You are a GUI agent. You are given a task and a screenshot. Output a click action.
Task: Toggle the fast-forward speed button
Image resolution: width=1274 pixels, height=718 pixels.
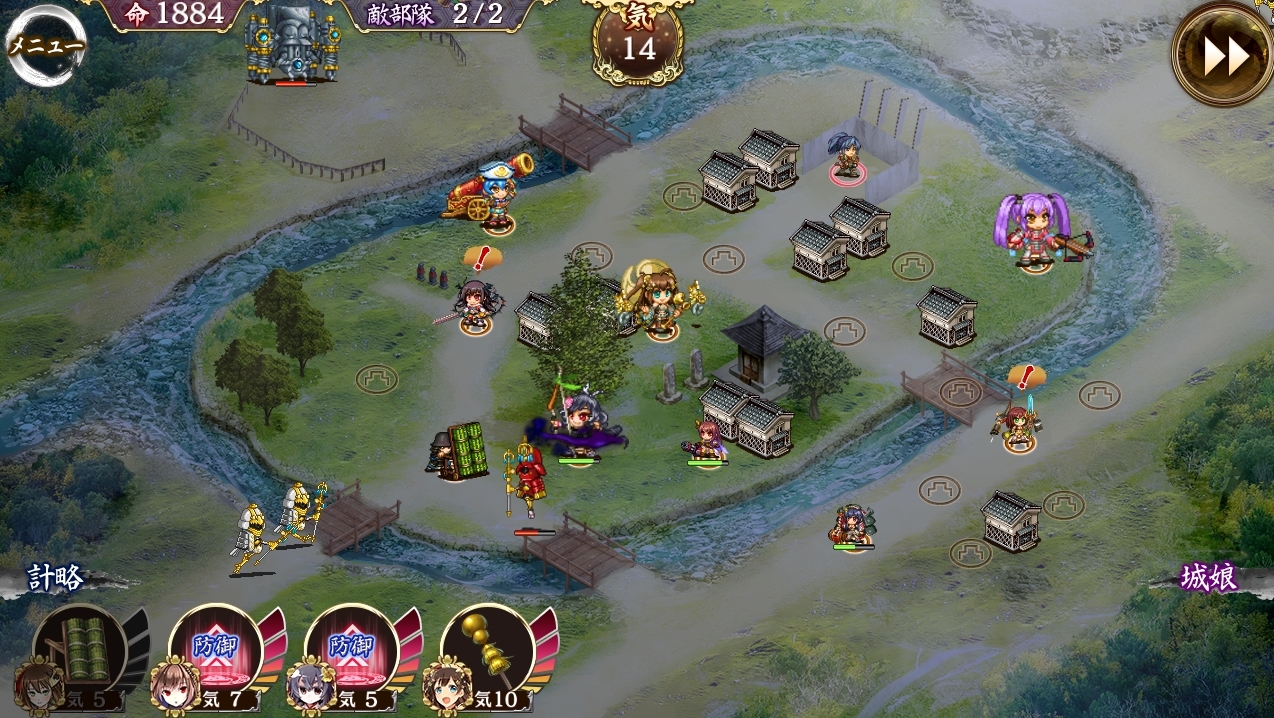click(x=1222, y=55)
